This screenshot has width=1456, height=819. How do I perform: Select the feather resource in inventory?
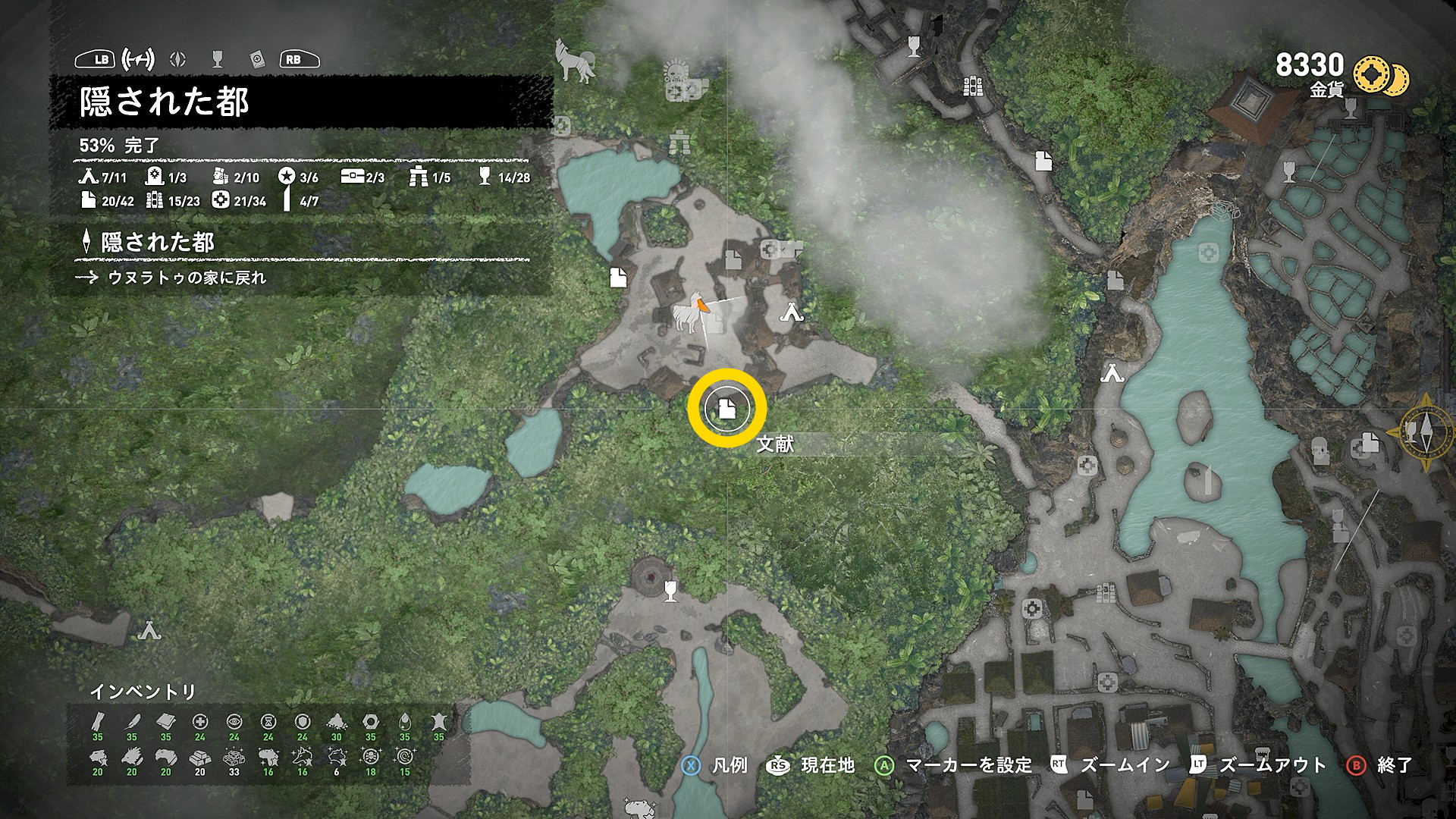tap(132, 722)
